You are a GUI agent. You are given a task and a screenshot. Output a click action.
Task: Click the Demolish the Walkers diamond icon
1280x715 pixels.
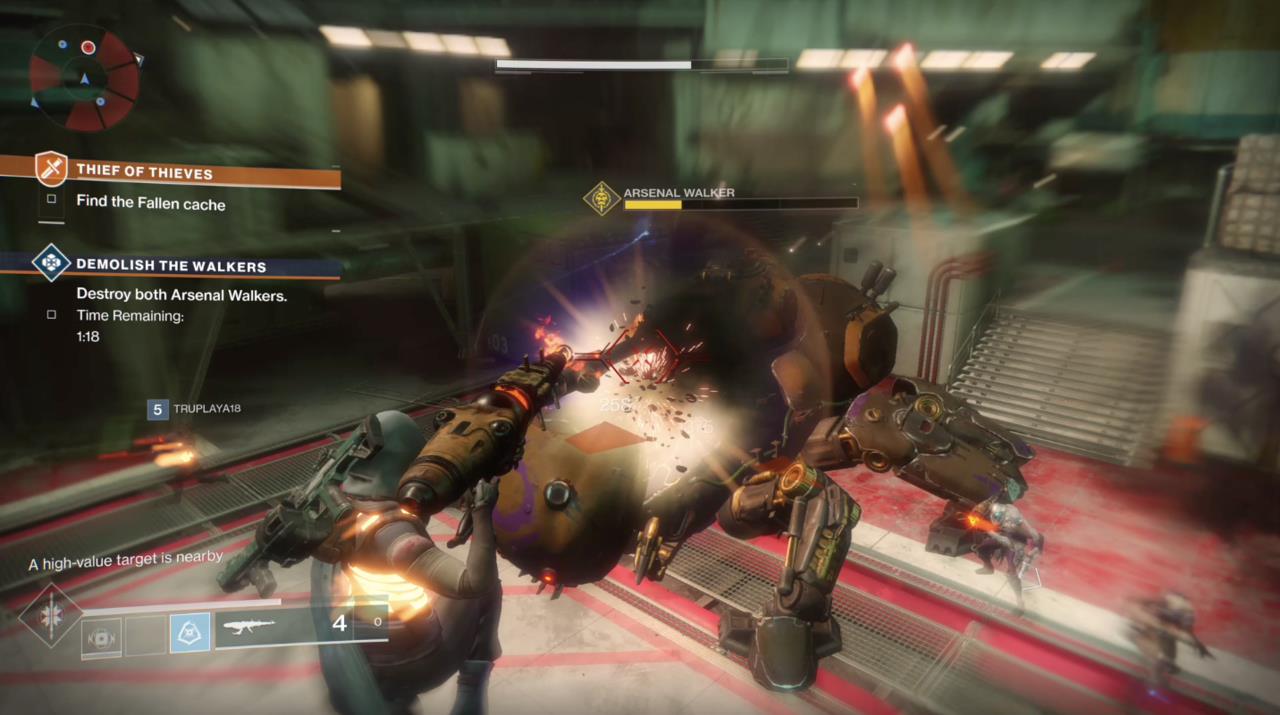coord(51,262)
